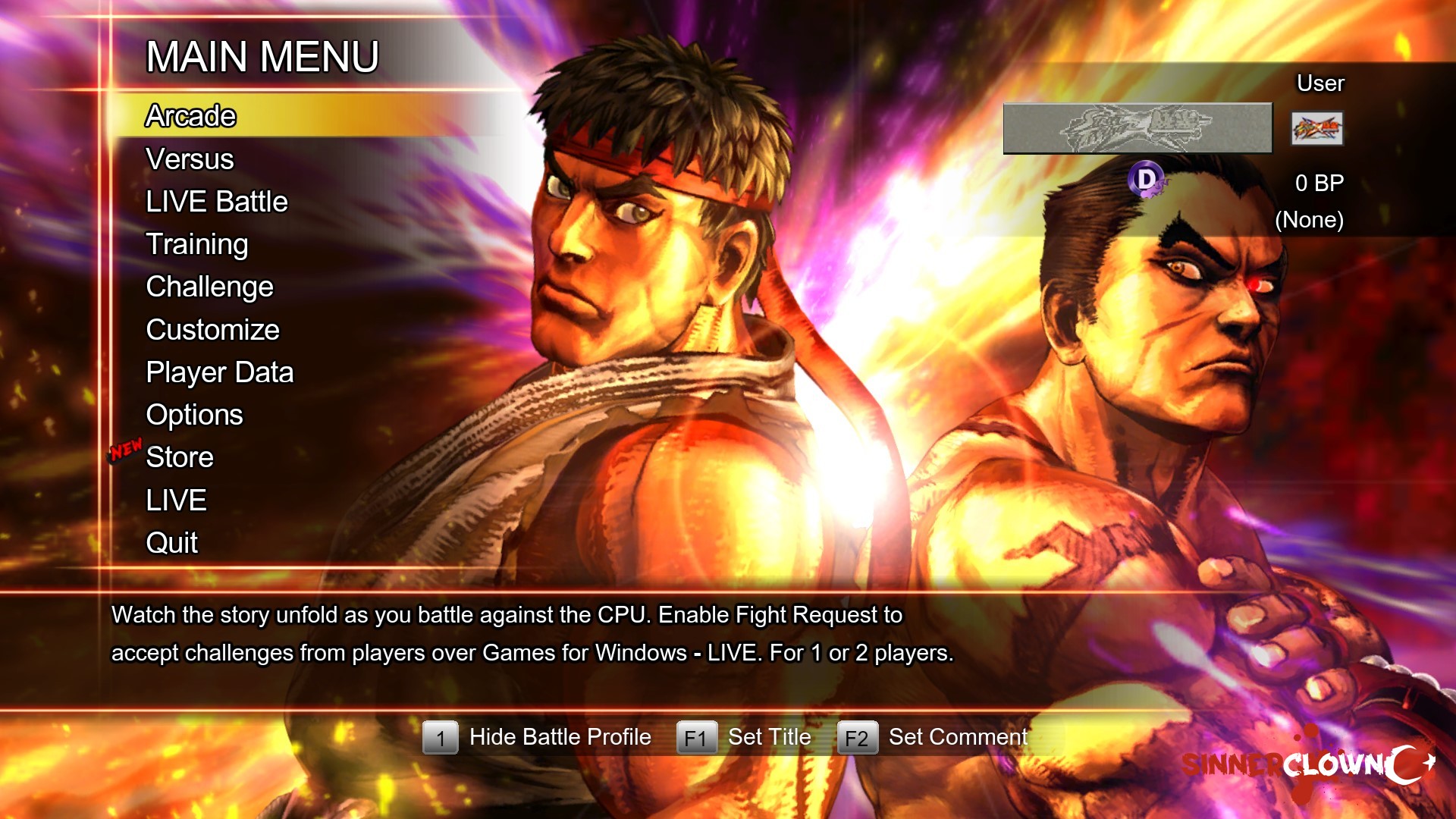Click the Street Fighter X Tekken user avatar icon
The width and height of the screenshot is (1456, 819).
[x=1316, y=129]
